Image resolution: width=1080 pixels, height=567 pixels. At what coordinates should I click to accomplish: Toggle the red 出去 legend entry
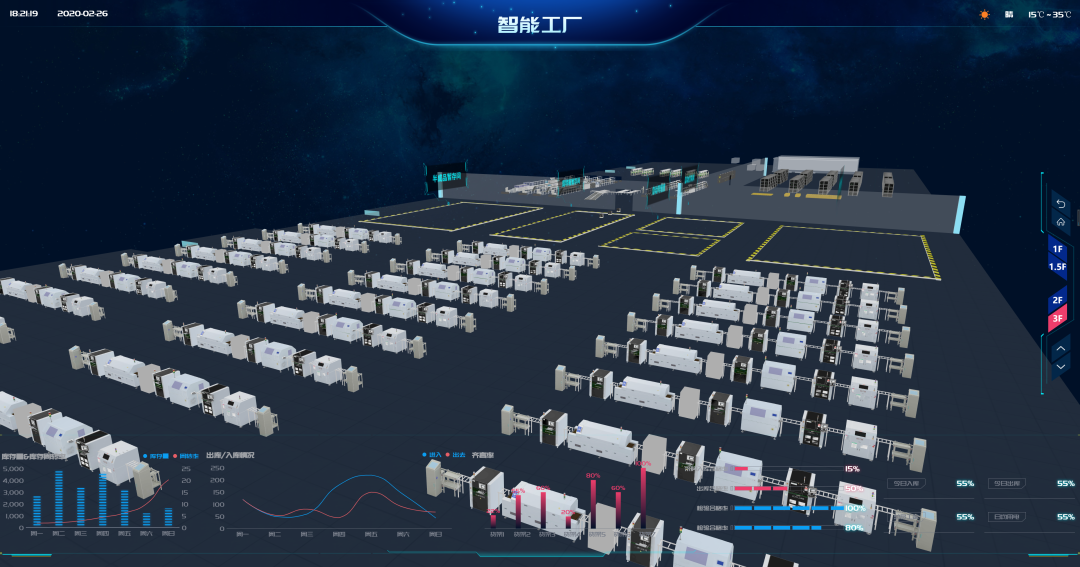click(x=456, y=455)
